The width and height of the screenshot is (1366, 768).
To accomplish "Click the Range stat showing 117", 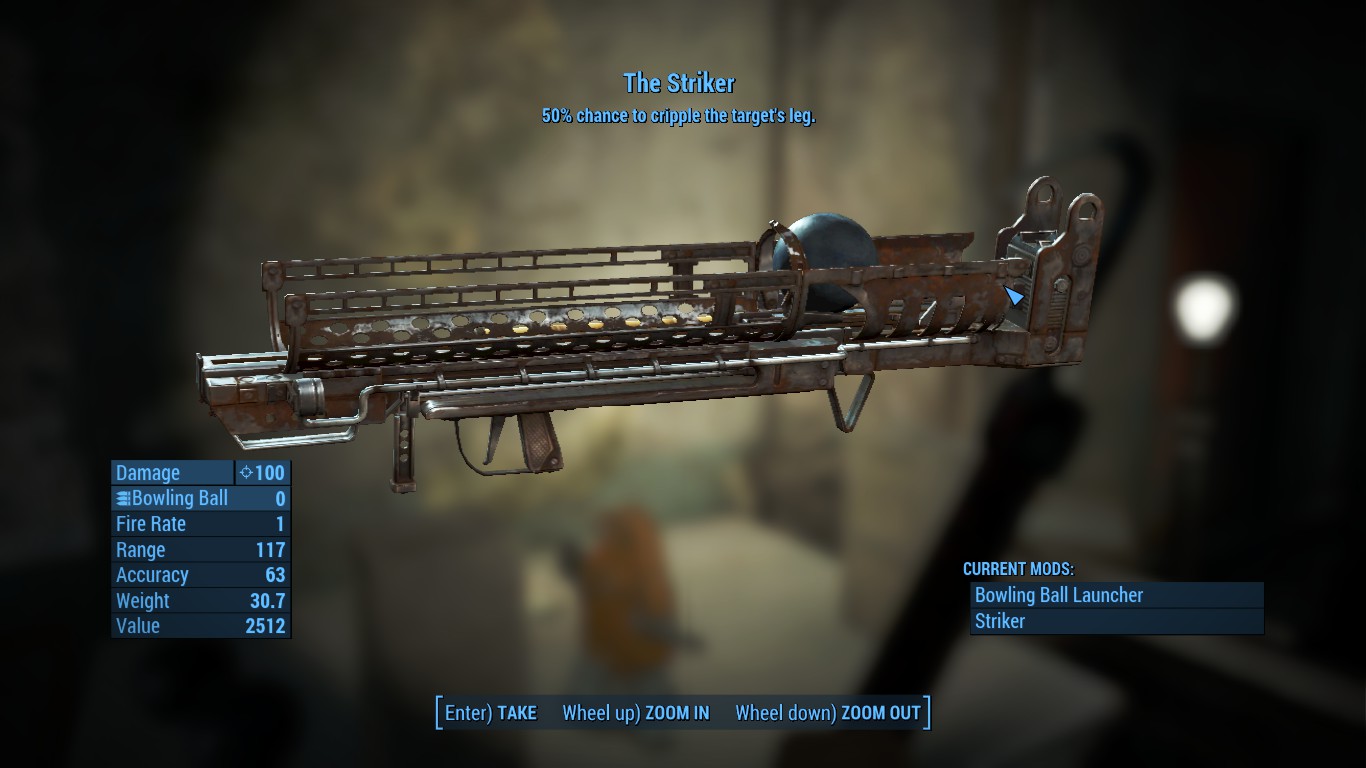I will [x=200, y=550].
